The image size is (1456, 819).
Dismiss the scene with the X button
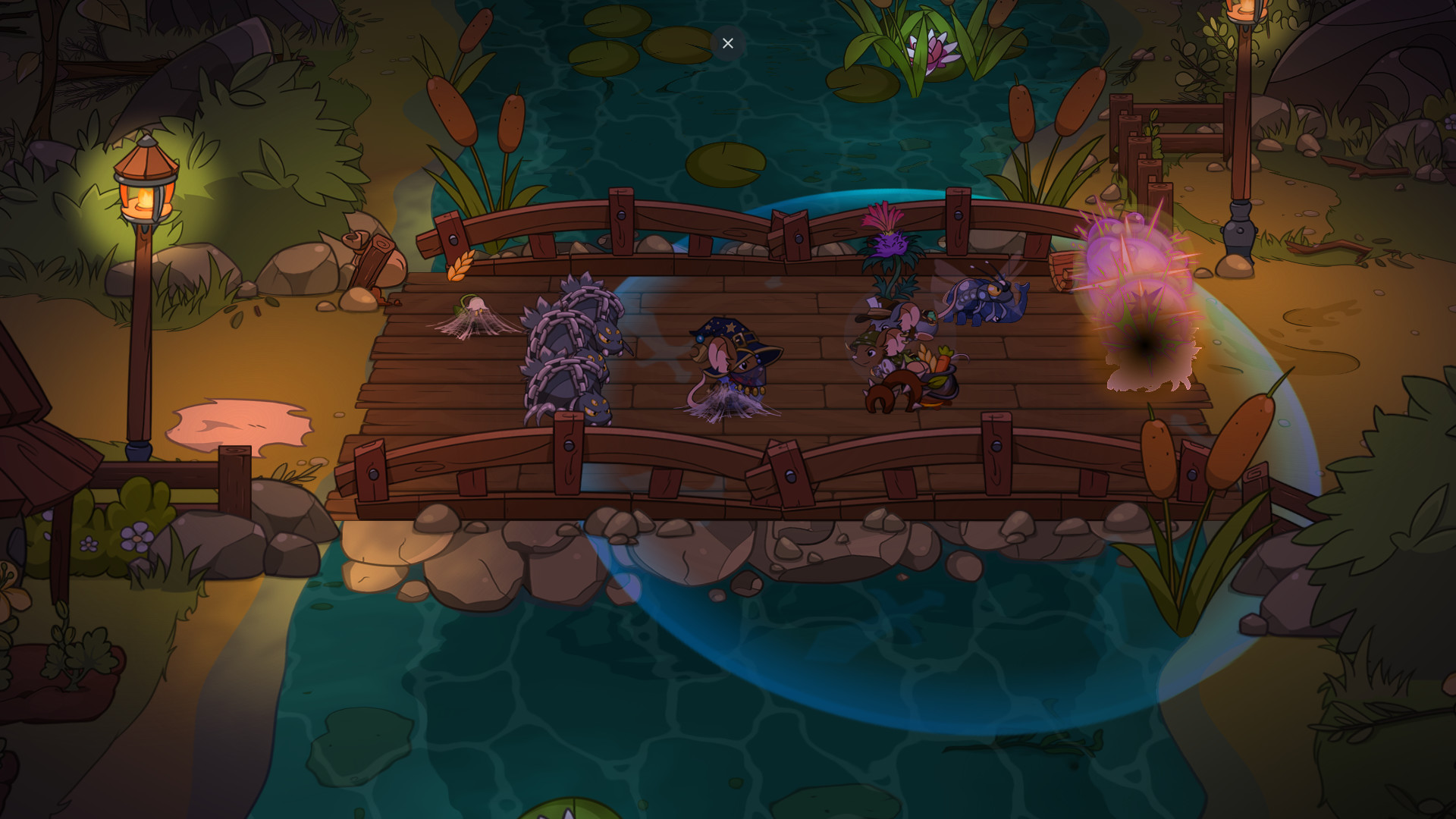coord(727,43)
